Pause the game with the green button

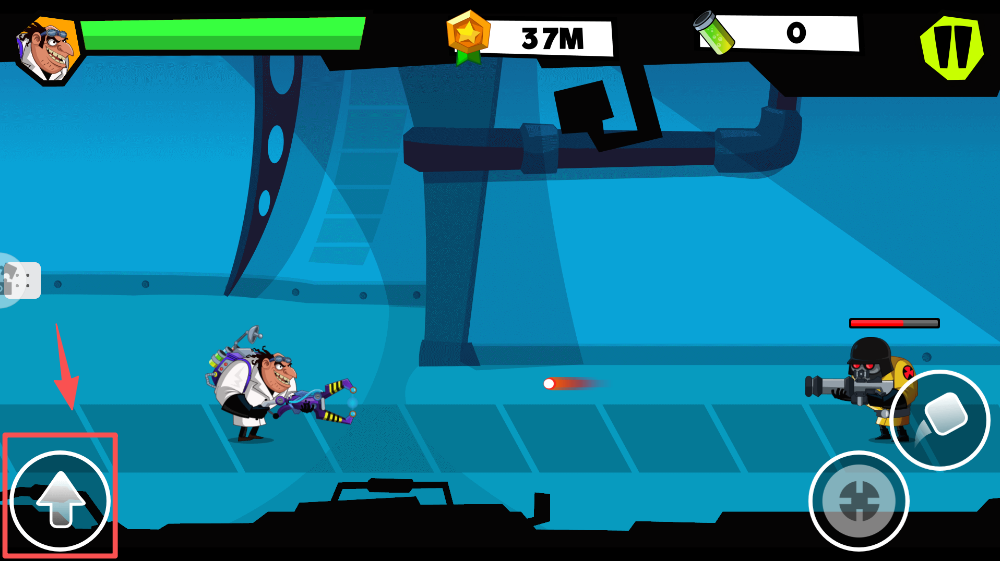(x=952, y=47)
